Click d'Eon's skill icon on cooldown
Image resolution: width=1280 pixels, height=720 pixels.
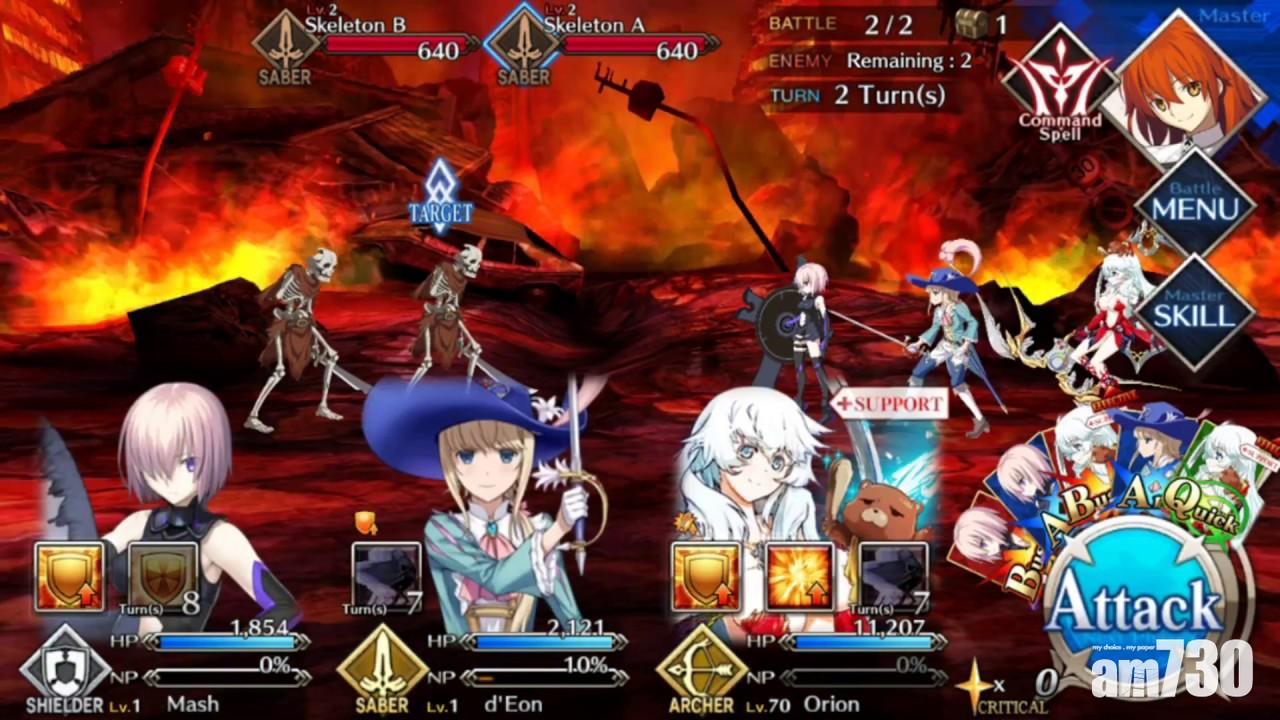(387, 577)
